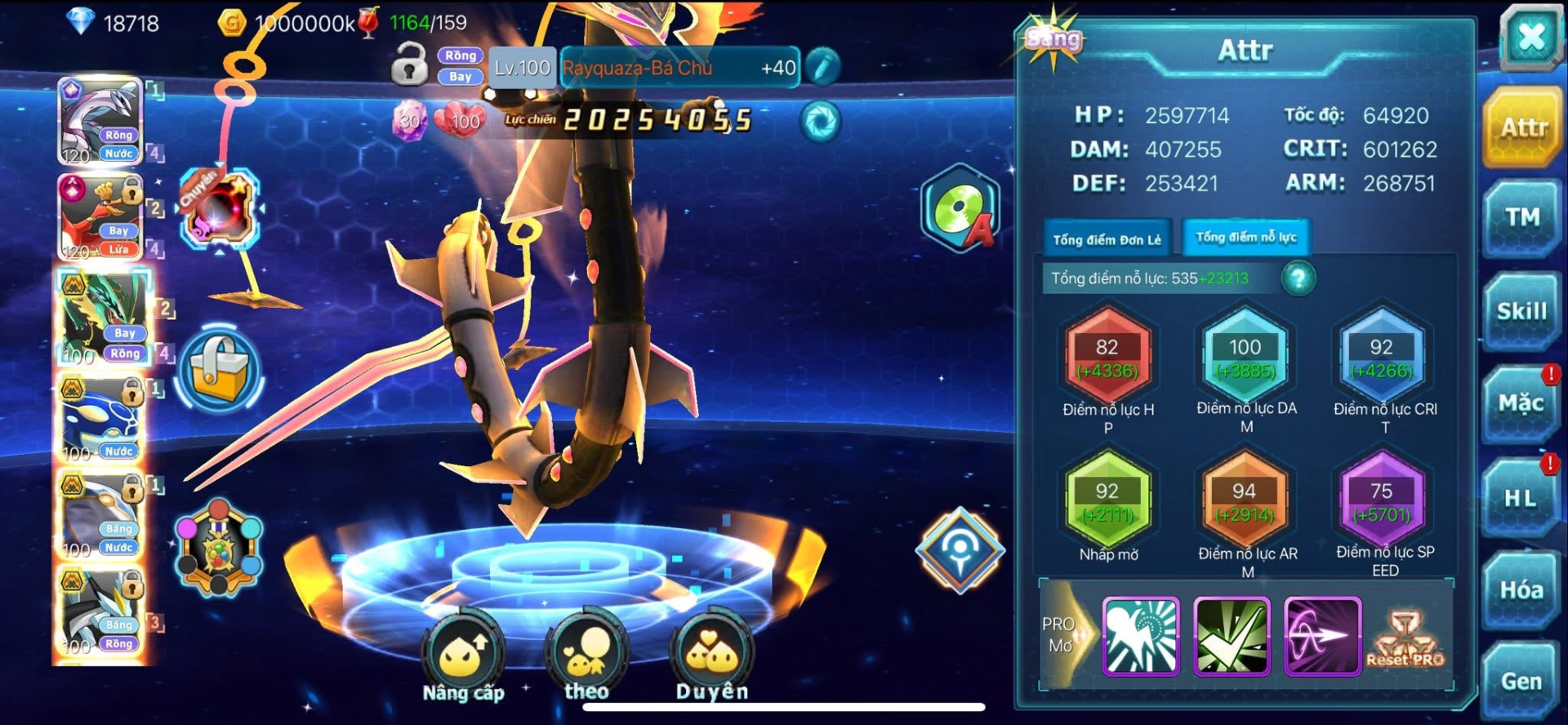Open the Skill side tab

point(1521,311)
